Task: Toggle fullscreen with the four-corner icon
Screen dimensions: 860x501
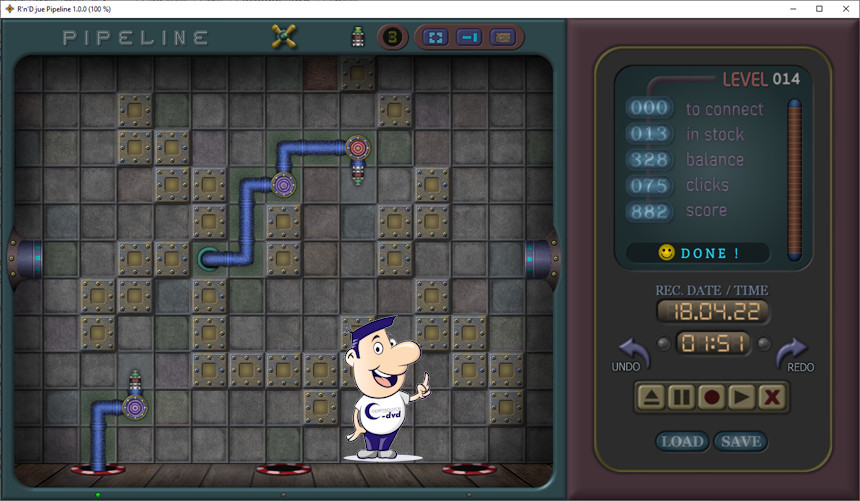Action: [436, 38]
